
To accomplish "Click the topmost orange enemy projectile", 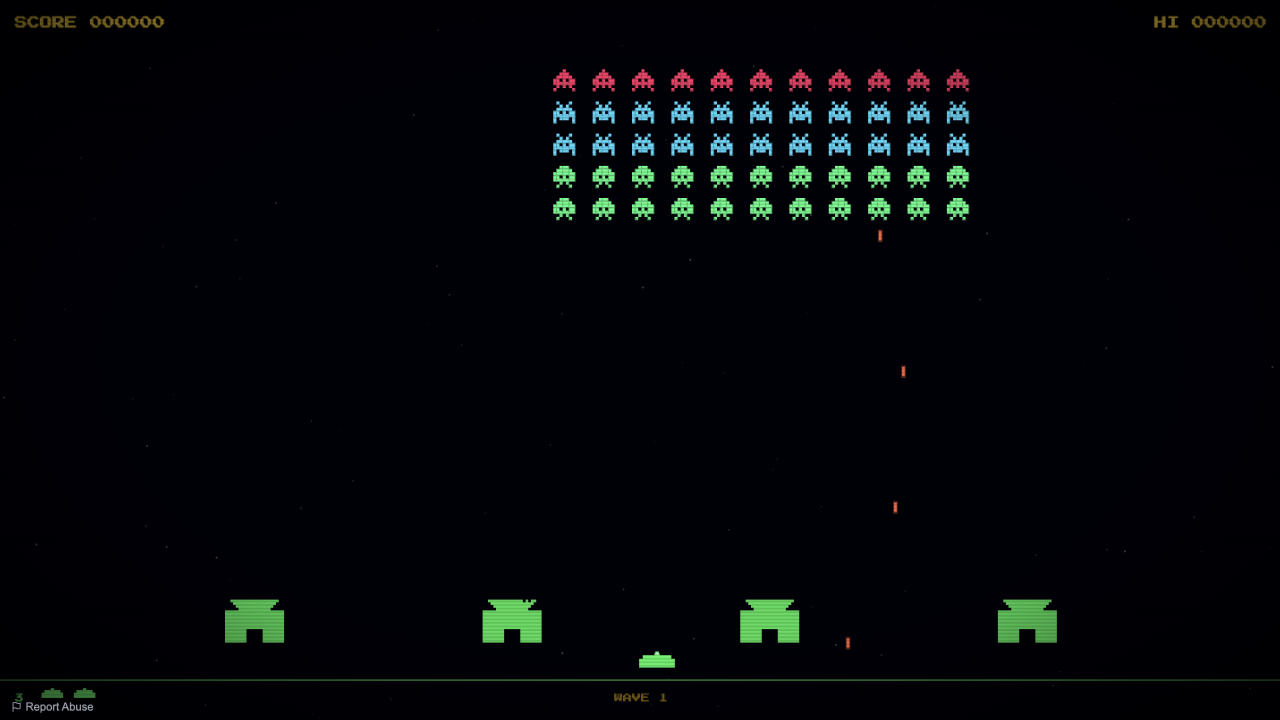I will [x=879, y=235].
